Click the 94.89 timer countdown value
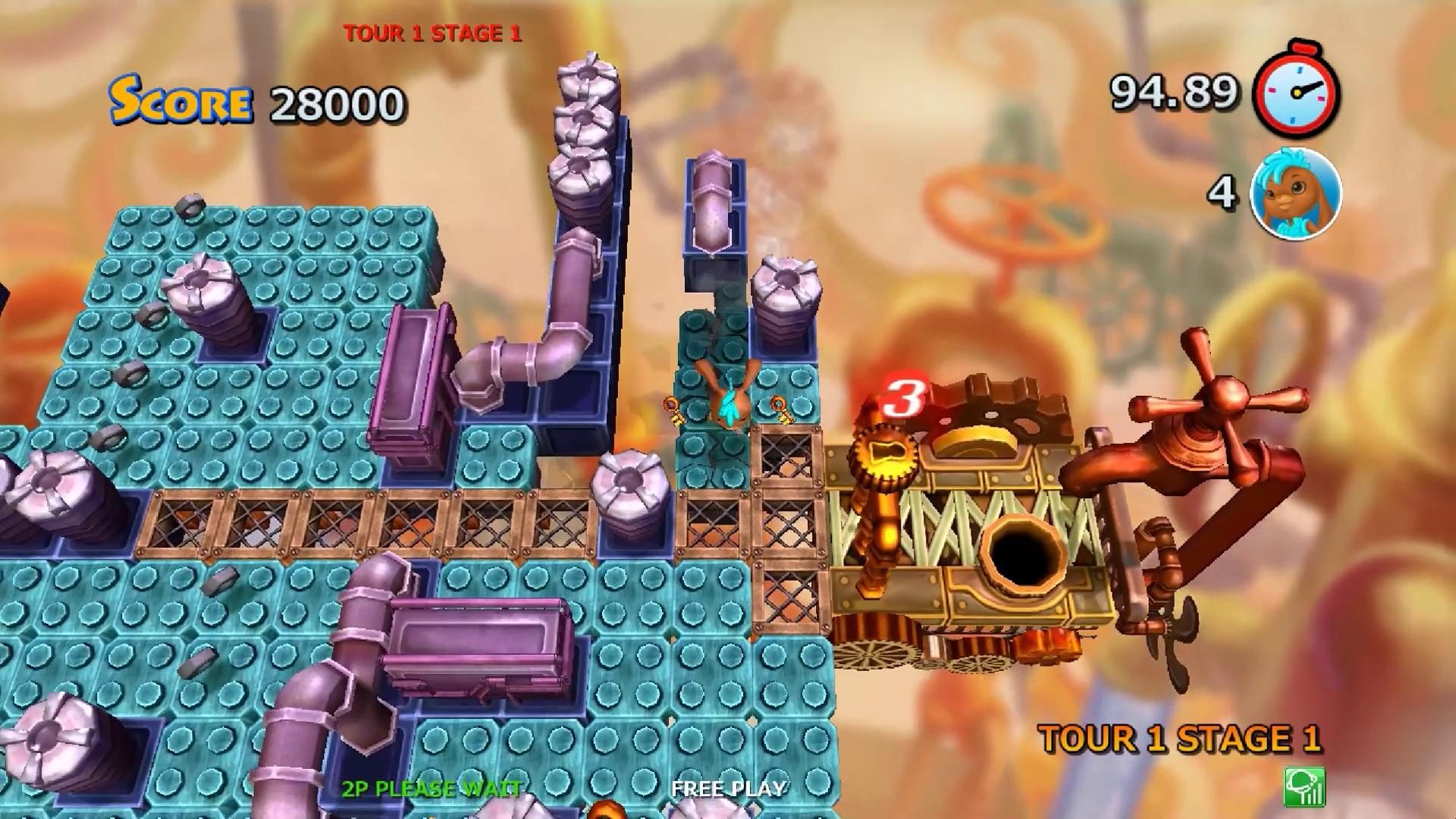1456x819 pixels. [x=1174, y=92]
